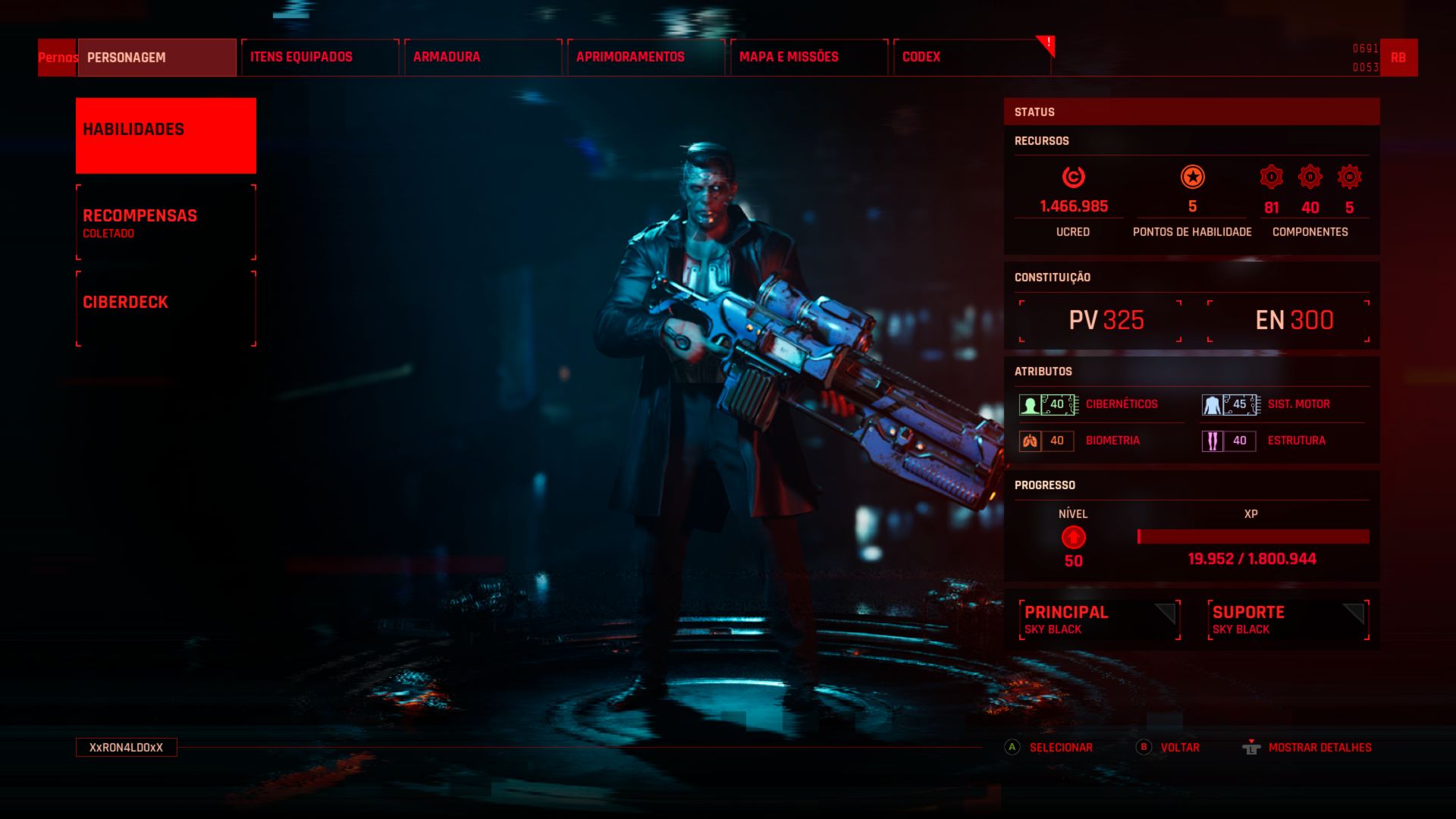Open the Habilidades menu entry

[x=166, y=136]
